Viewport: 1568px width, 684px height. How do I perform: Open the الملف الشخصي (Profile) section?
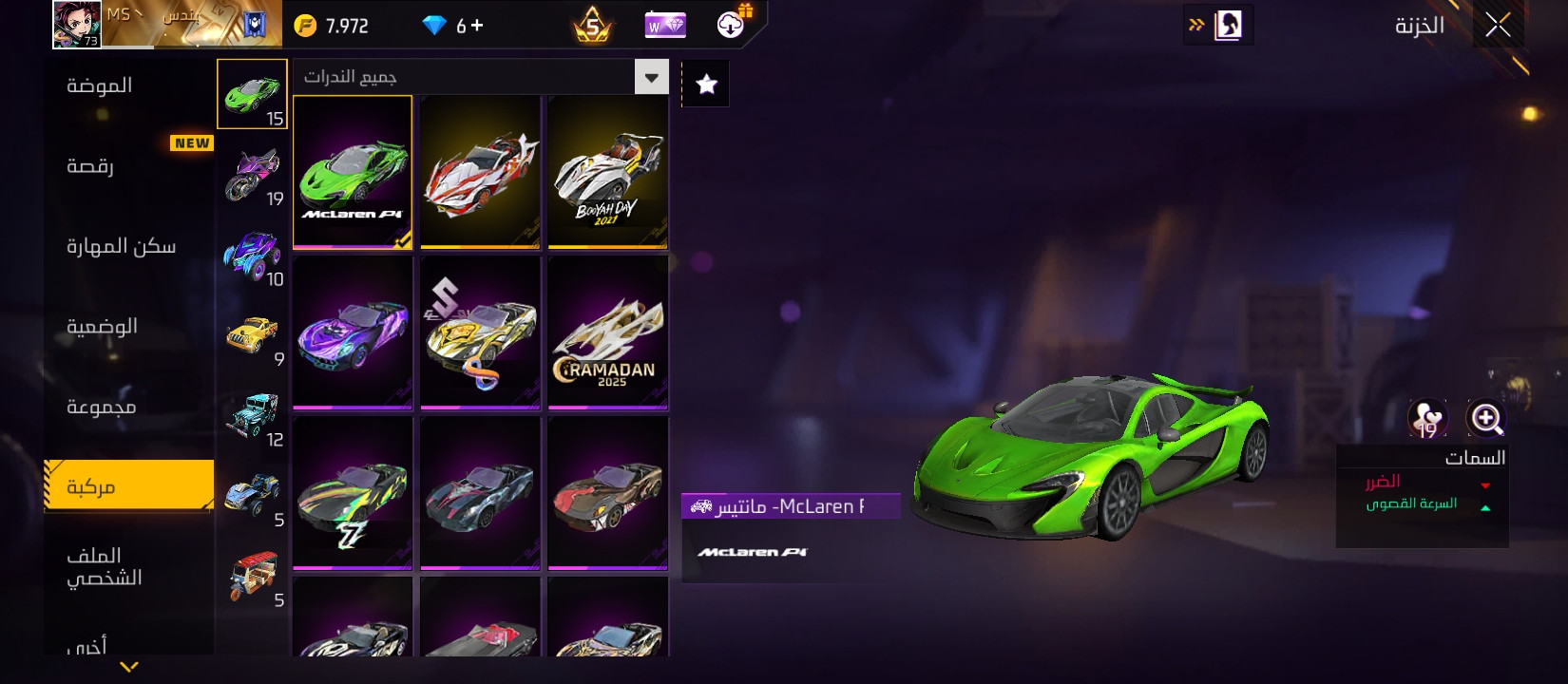click(105, 566)
